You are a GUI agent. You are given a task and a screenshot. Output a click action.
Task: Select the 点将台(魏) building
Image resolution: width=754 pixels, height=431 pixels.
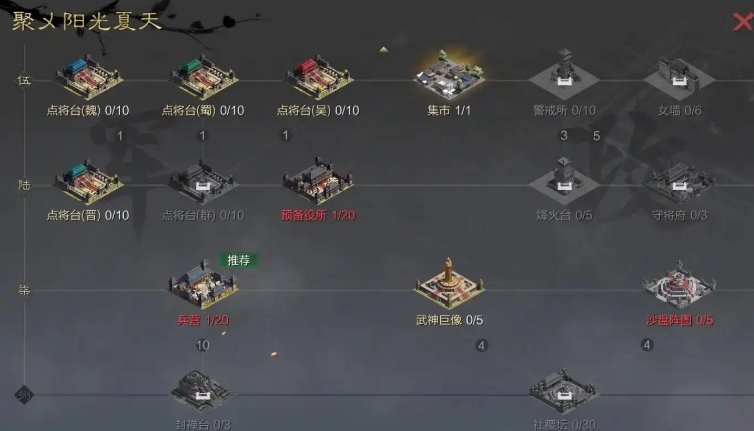pos(88,76)
